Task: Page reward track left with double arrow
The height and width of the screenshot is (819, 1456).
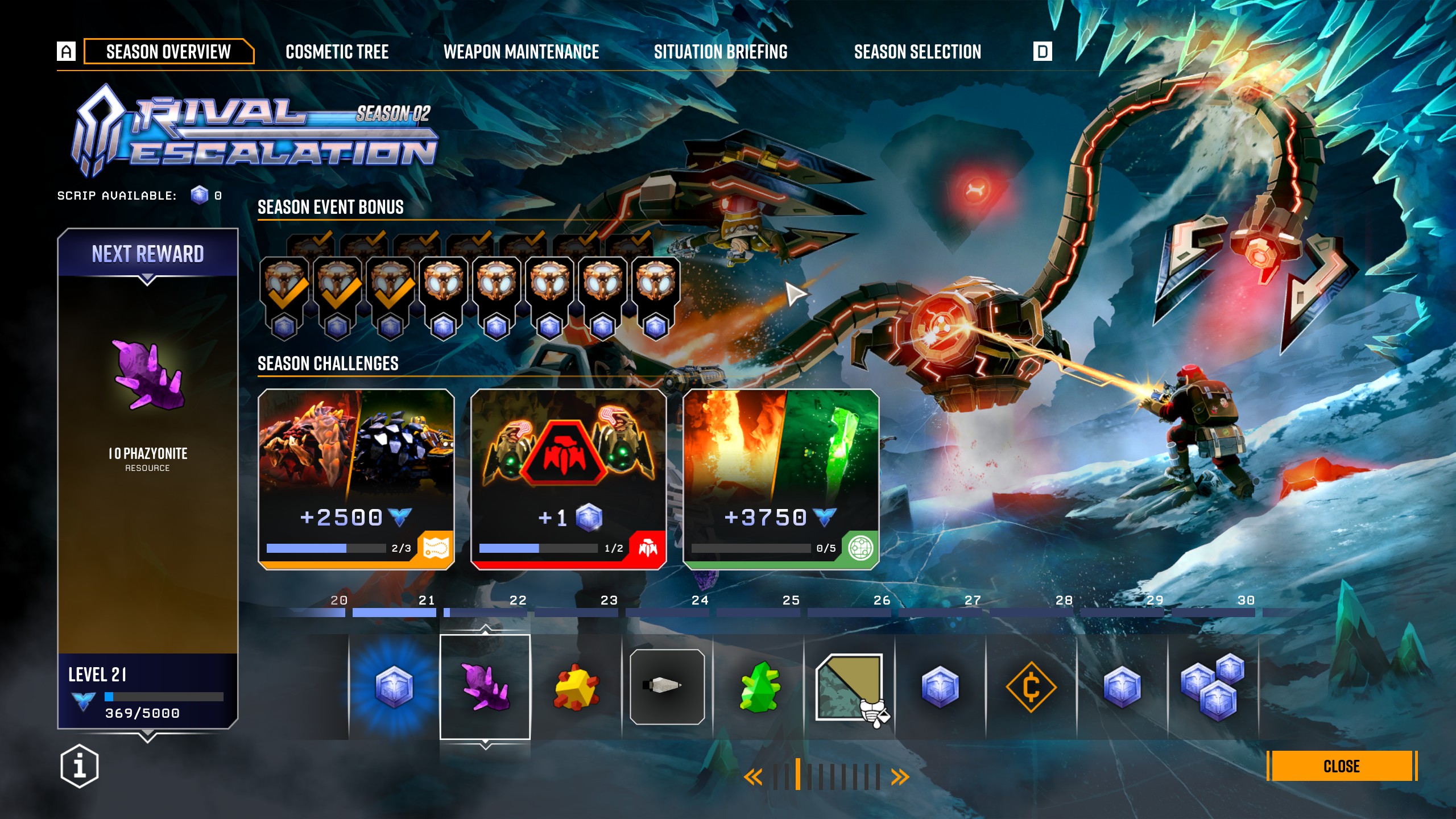Action: 753,777
